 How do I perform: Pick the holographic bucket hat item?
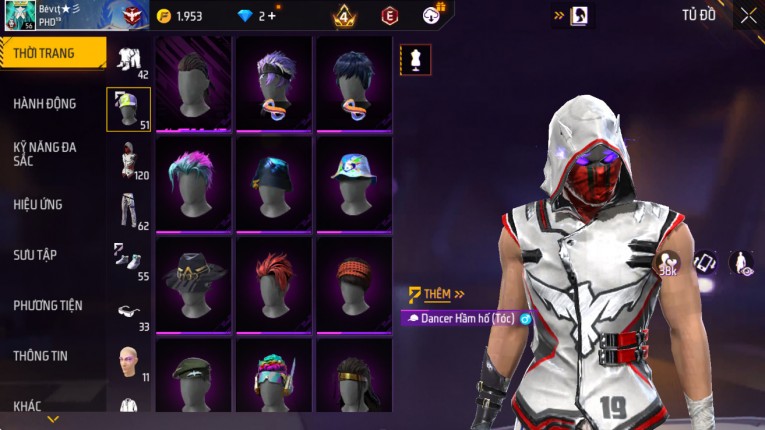point(354,183)
